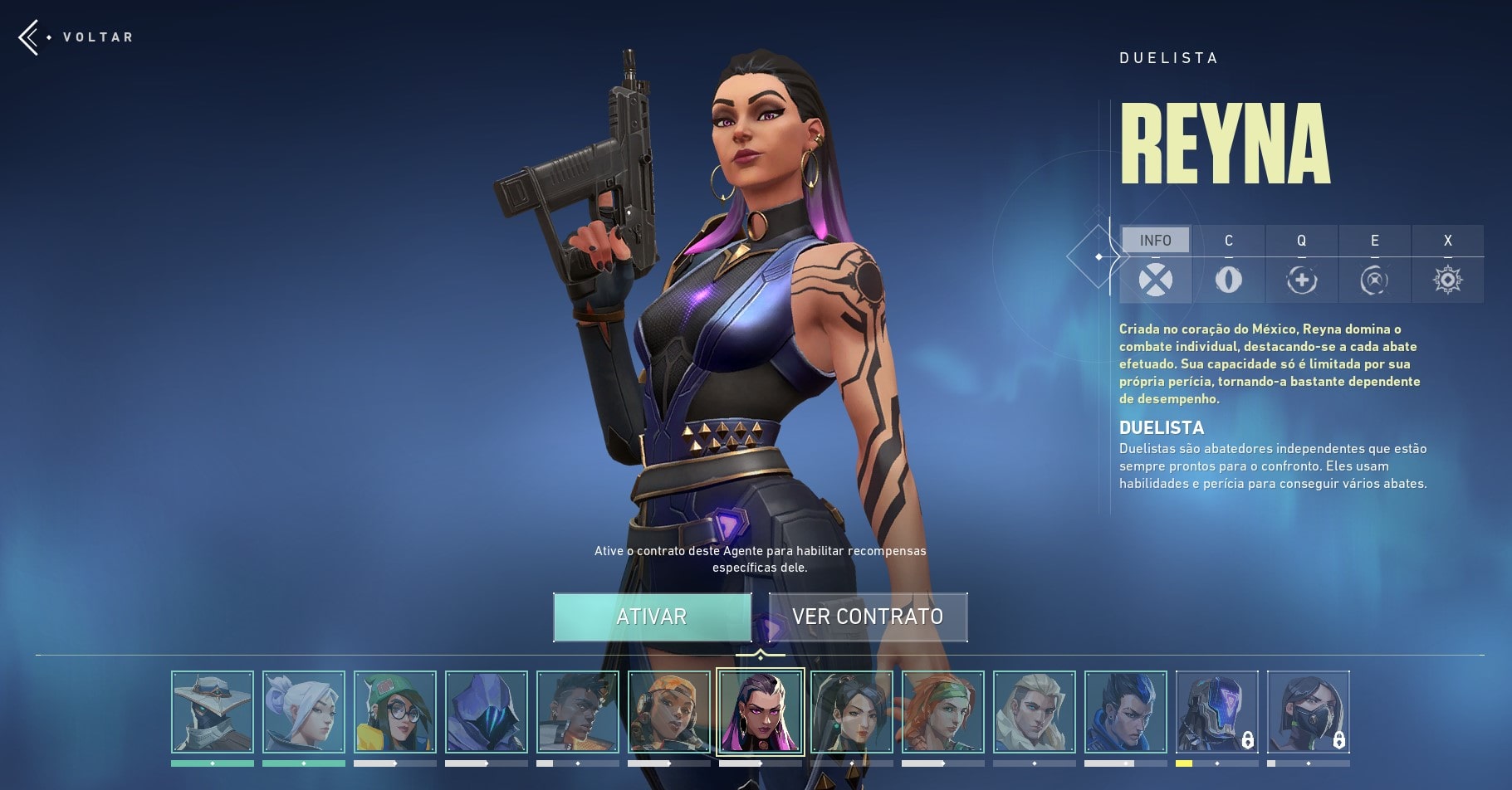1512x790 pixels.
Task: Switch to the Info tab
Action: 1155,241
